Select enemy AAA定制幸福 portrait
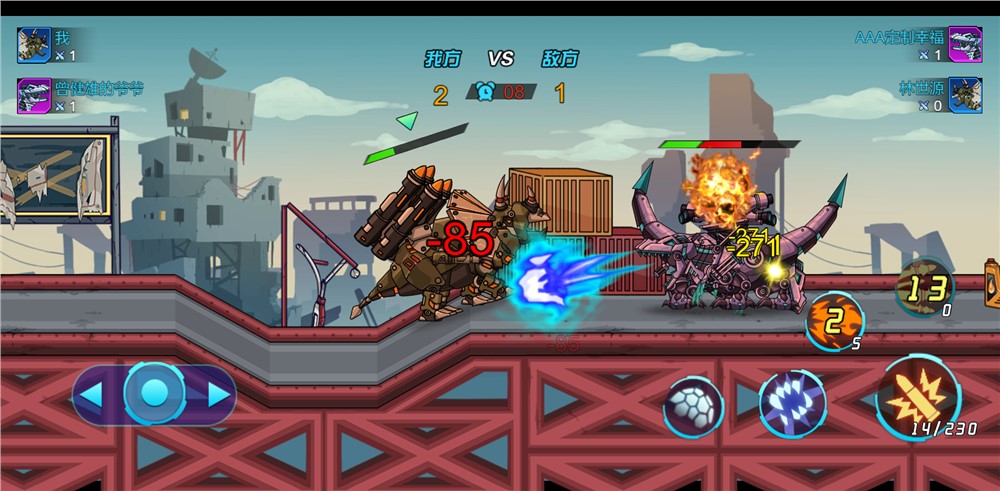Screen dimensions: 1000x491 [965, 44]
